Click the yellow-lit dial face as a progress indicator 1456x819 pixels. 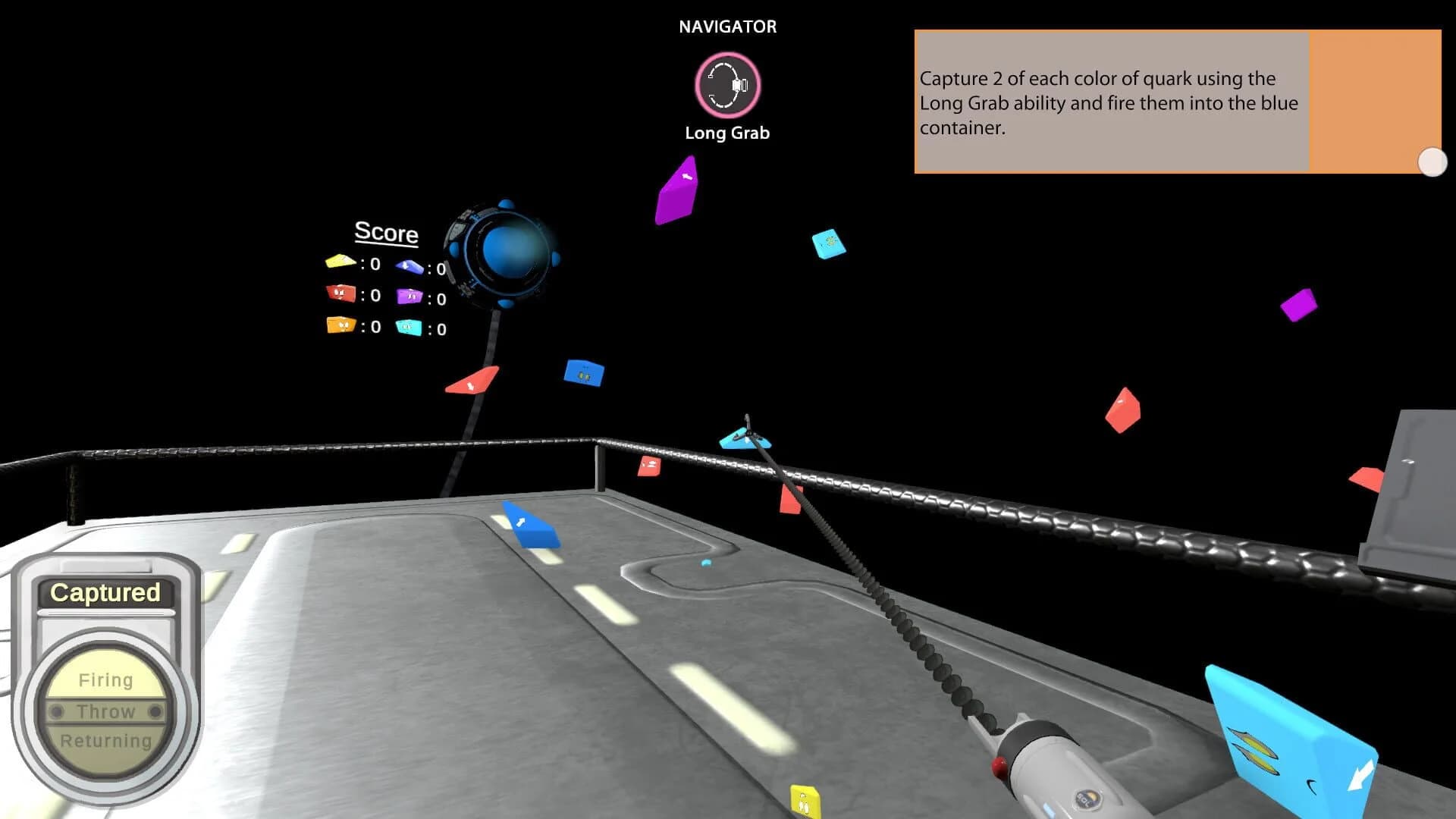click(x=106, y=709)
